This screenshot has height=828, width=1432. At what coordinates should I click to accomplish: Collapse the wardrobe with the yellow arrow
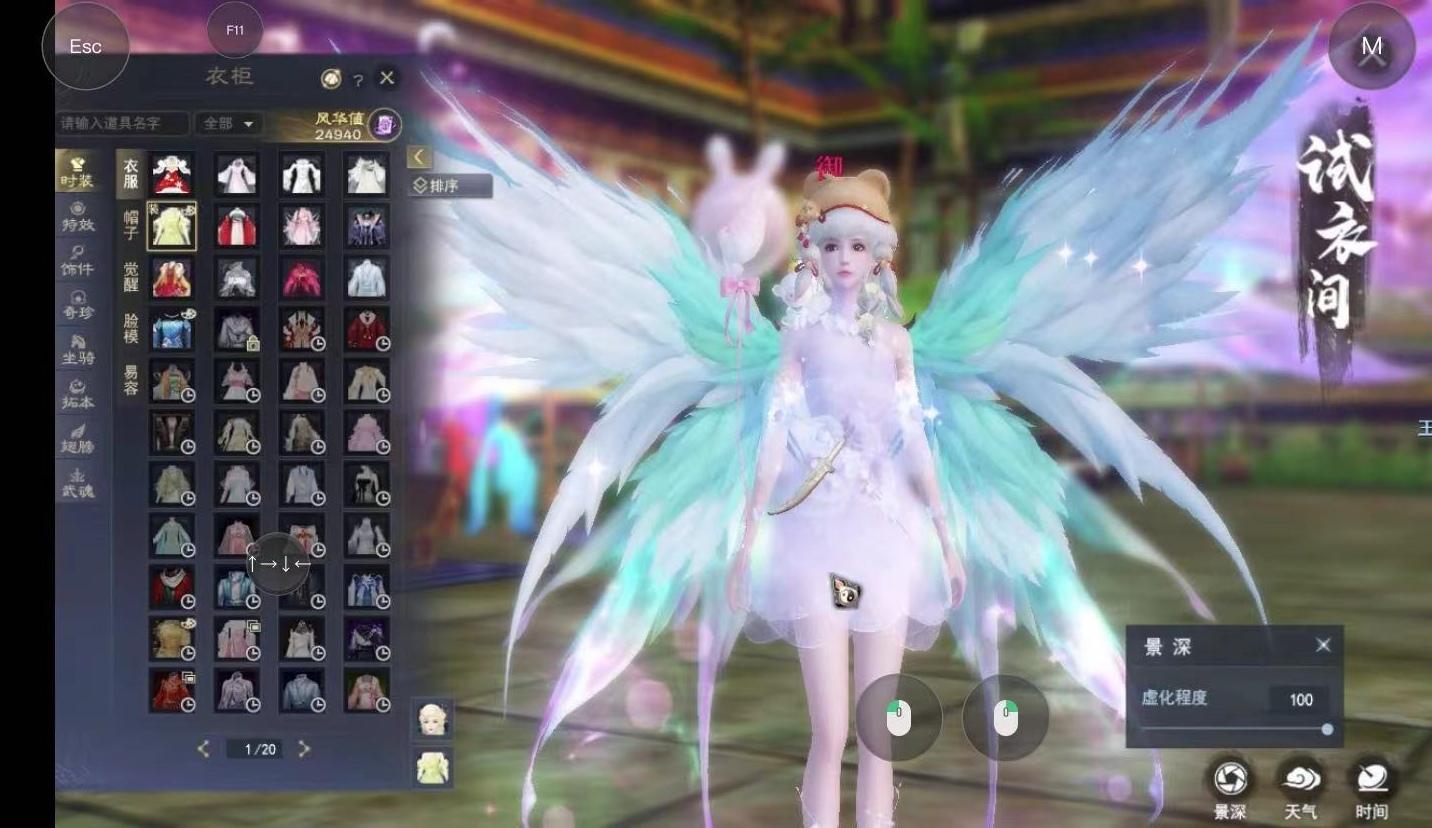[419, 157]
